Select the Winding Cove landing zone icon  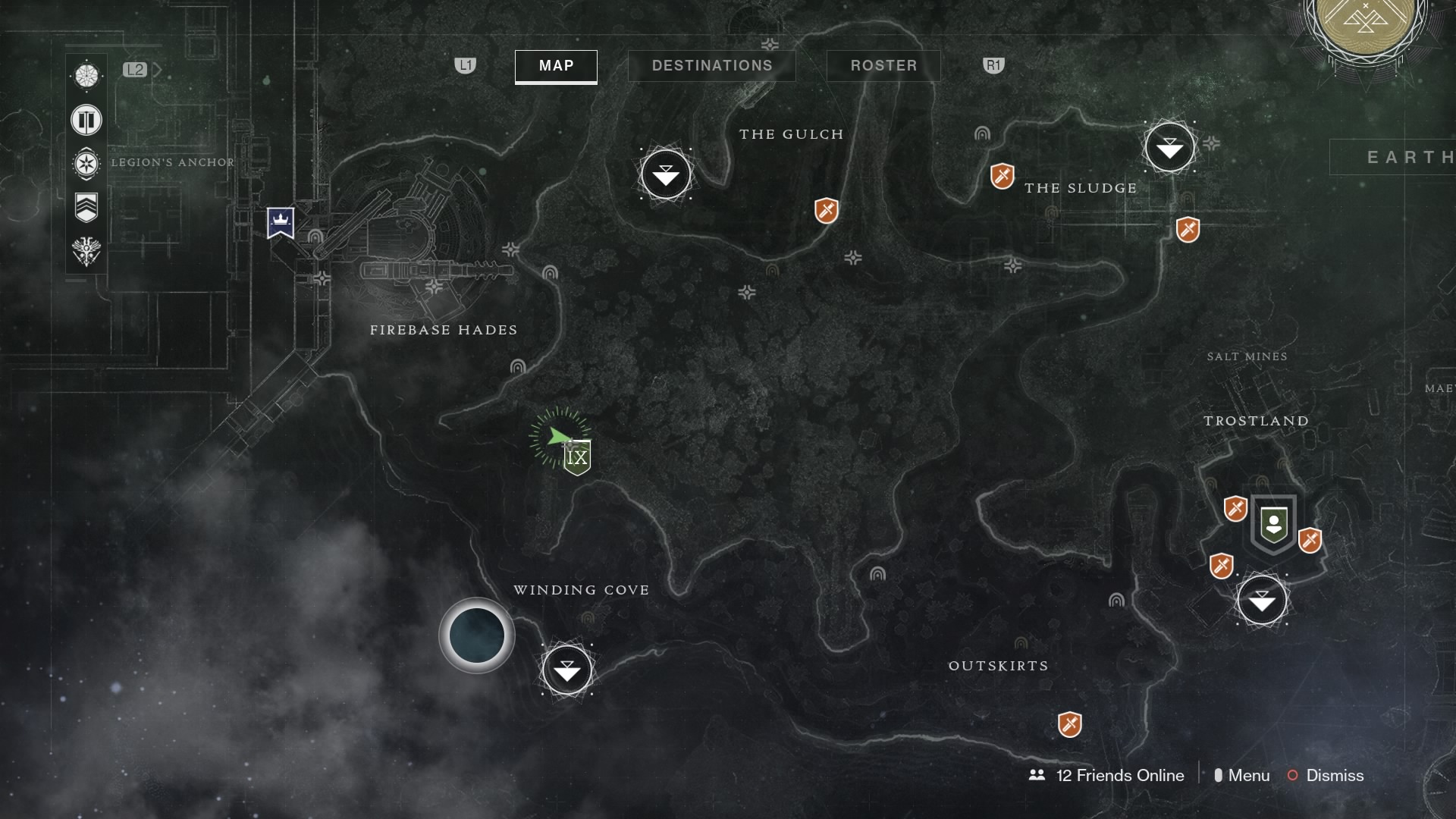click(x=567, y=670)
